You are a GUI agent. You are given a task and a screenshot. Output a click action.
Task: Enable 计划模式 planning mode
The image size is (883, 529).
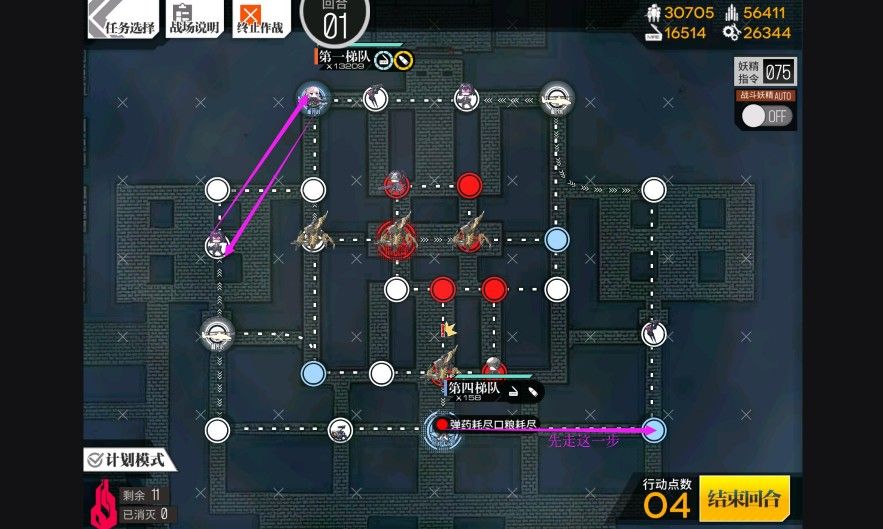130,461
